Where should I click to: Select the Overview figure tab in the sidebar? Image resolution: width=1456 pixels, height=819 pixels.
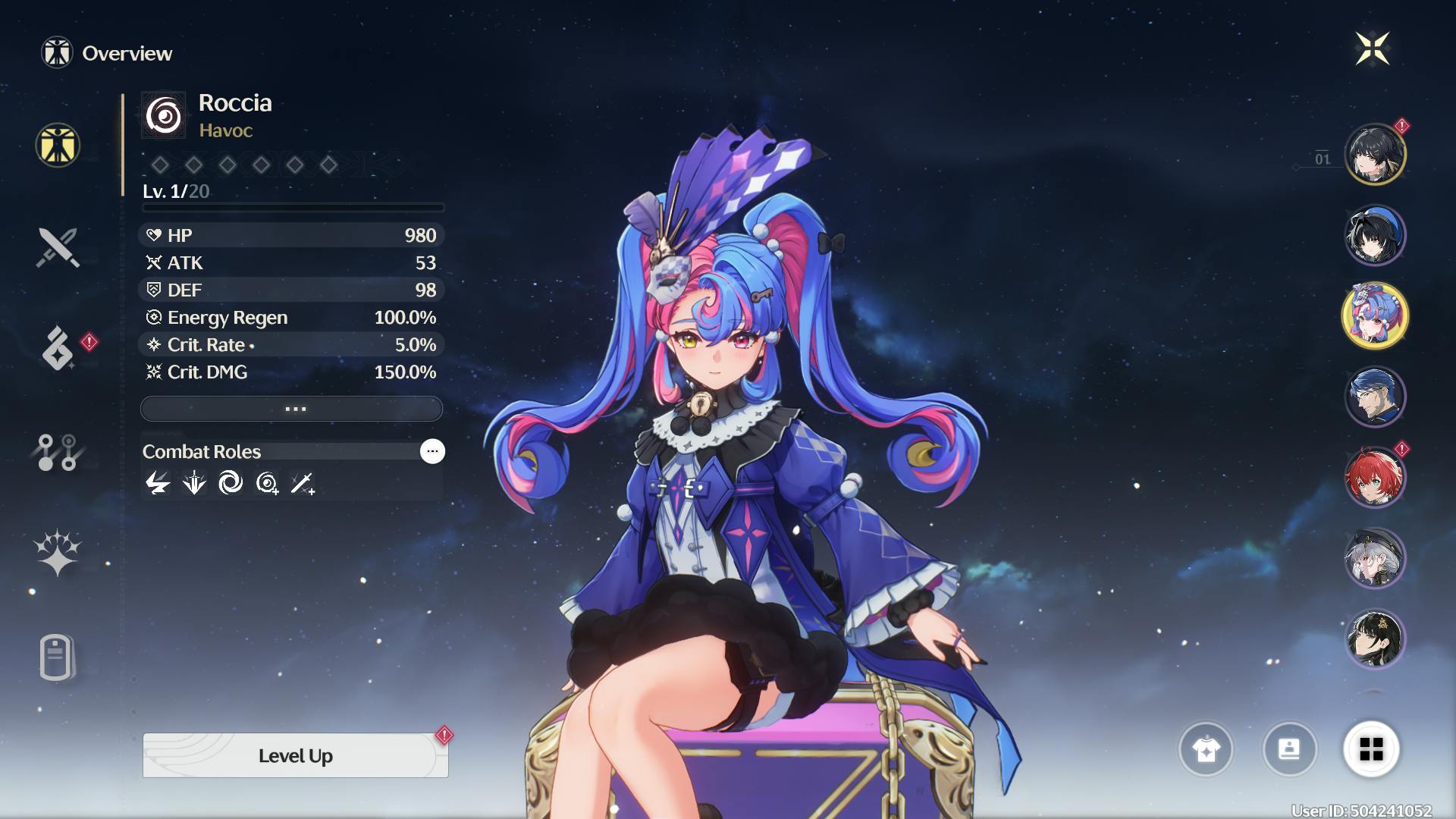click(x=58, y=146)
